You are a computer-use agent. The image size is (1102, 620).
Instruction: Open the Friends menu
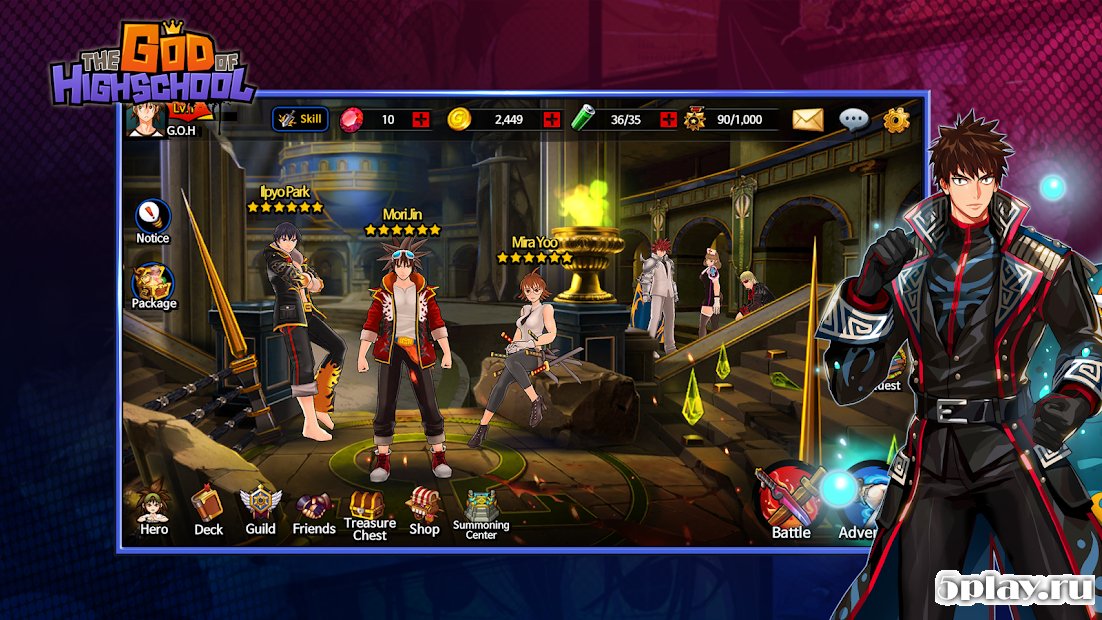click(x=314, y=512)
